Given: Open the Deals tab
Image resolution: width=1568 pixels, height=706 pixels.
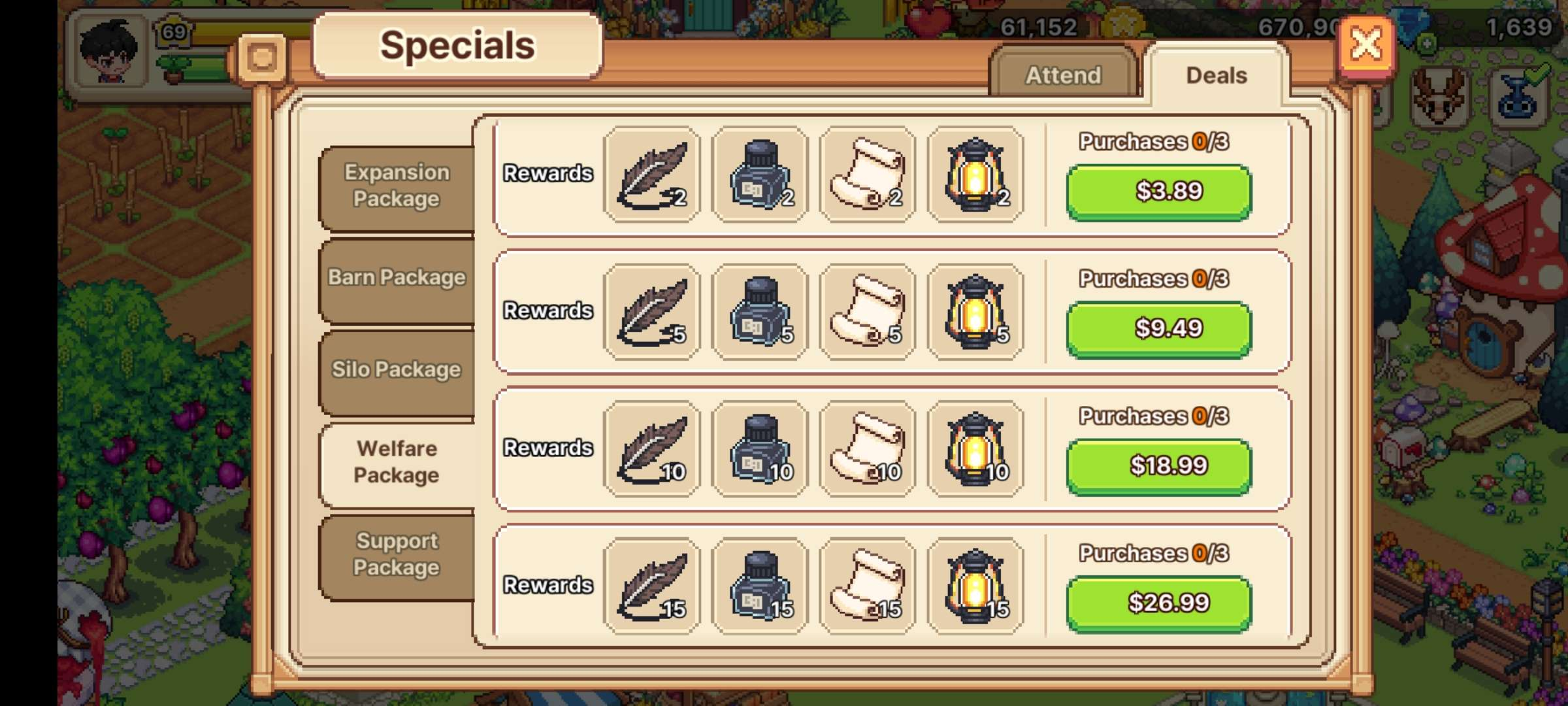Looking at the screenshot, I should coord(1215,74).
